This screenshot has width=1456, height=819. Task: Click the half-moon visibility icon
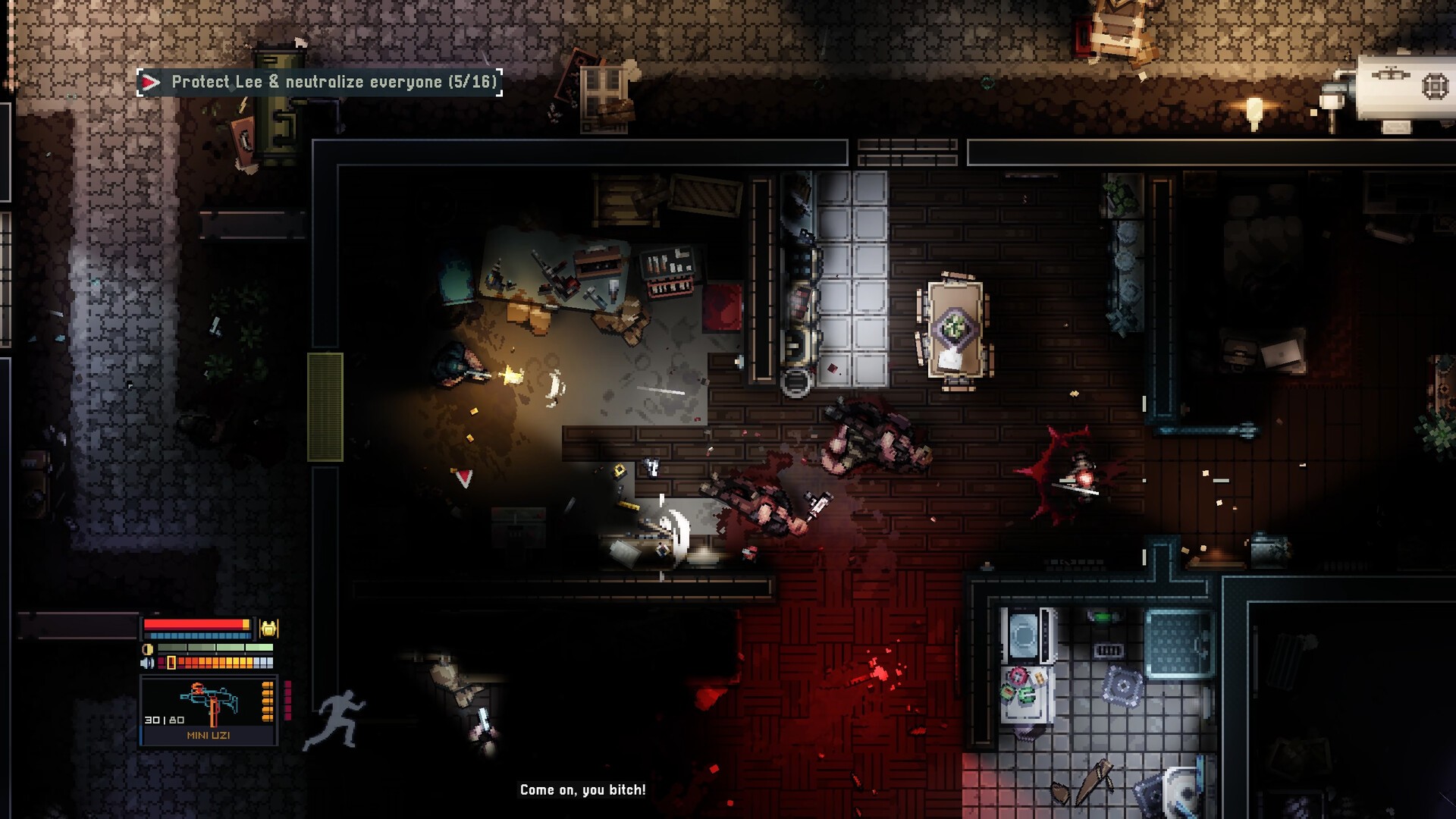coord(148,649)
